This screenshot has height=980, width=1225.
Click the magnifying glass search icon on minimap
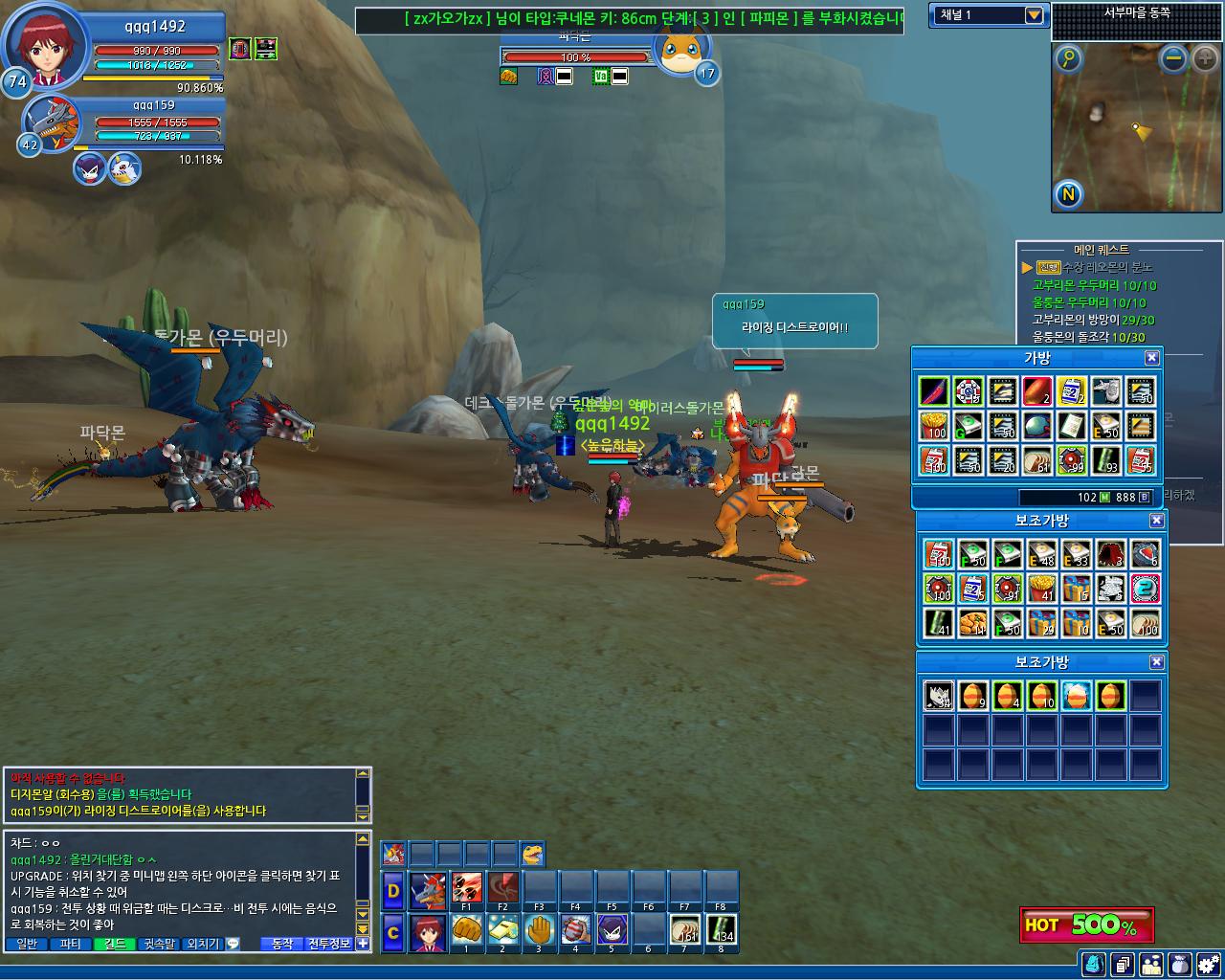coord(1068,59)
